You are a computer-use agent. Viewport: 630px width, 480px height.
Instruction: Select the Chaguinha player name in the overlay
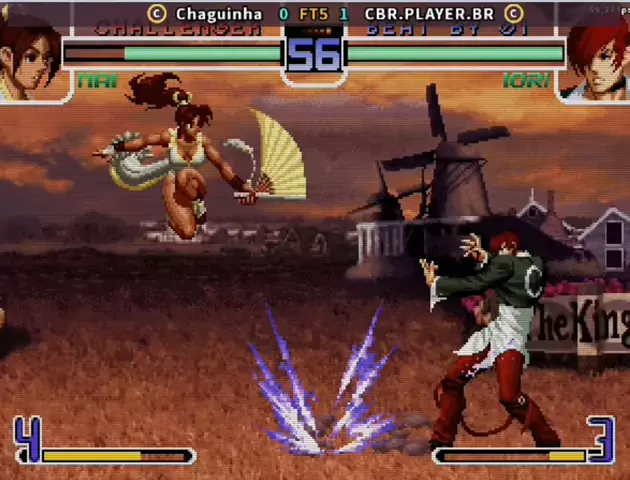[x=218, y=14]
